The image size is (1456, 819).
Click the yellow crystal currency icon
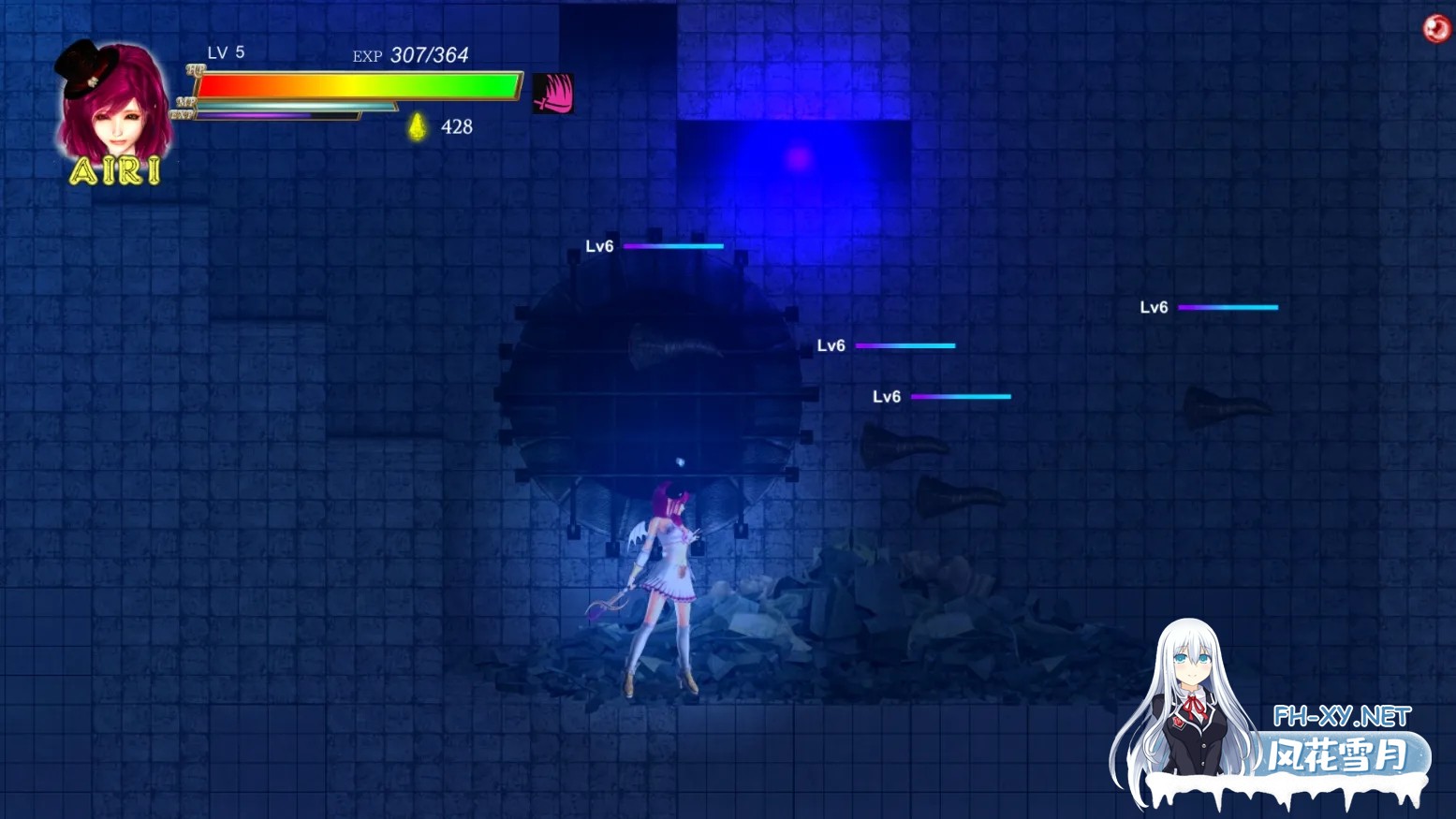[418, 126]
